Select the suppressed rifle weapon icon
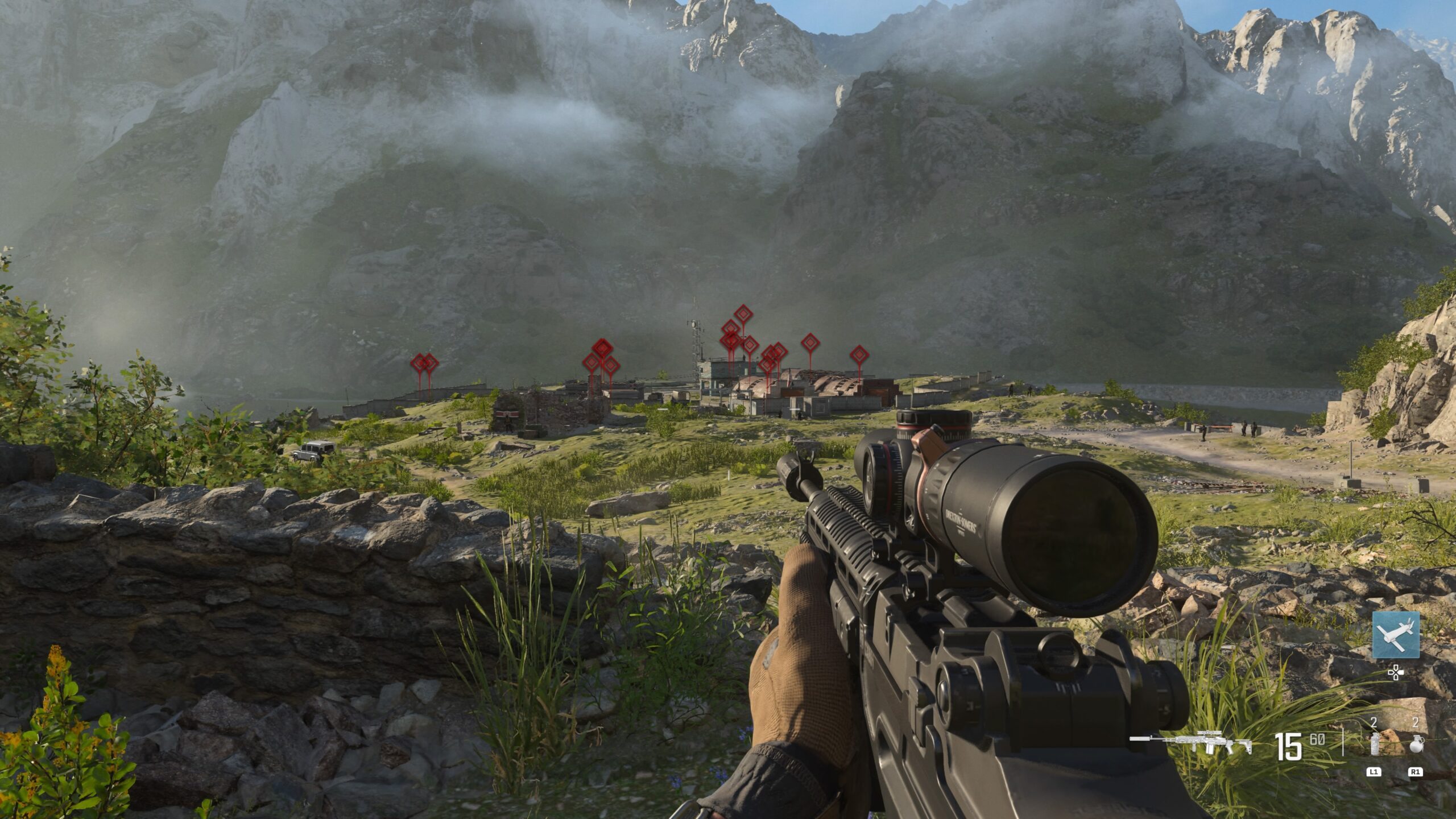1456x819 pixels. (x=1191, y=743)
